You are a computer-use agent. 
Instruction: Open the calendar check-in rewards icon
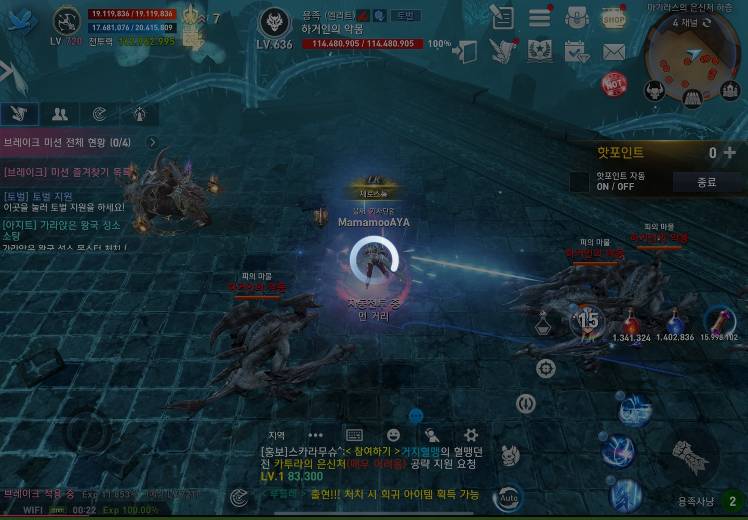(576, 51)
